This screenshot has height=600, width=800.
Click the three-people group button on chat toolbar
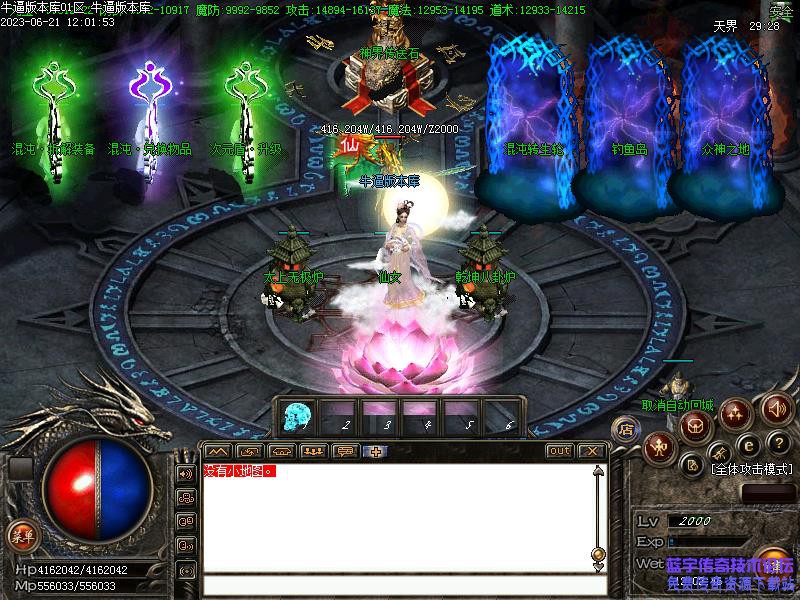coord(313,451)
